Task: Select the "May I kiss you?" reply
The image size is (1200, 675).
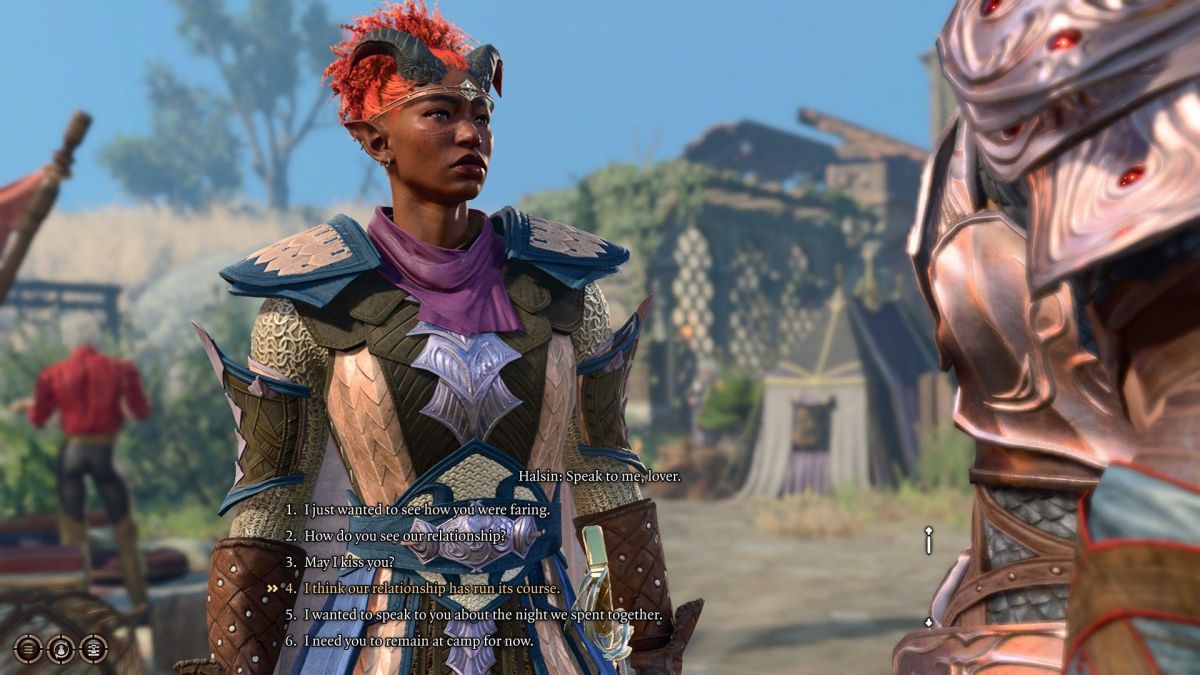Action: [x=349, y=562]
